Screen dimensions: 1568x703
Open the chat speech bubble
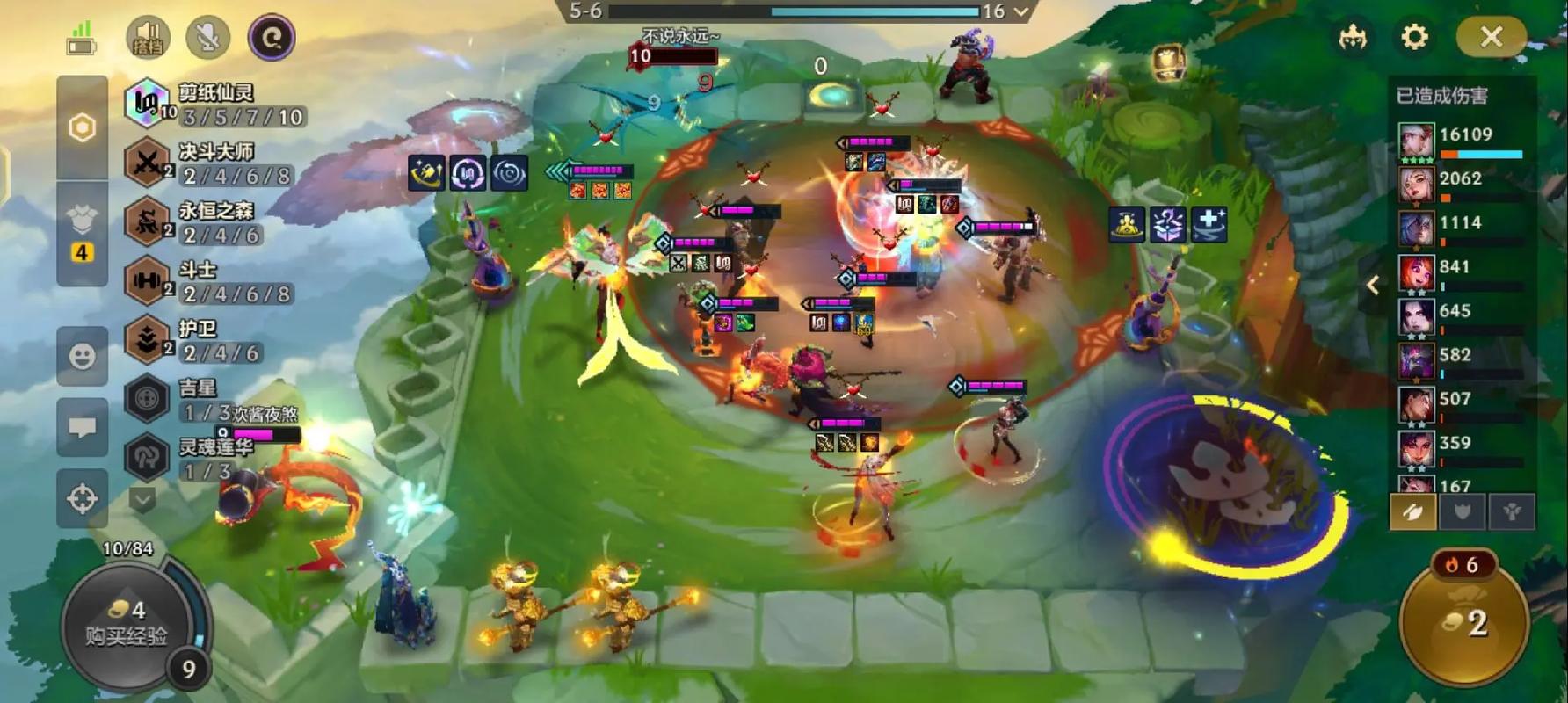point(83,427)
